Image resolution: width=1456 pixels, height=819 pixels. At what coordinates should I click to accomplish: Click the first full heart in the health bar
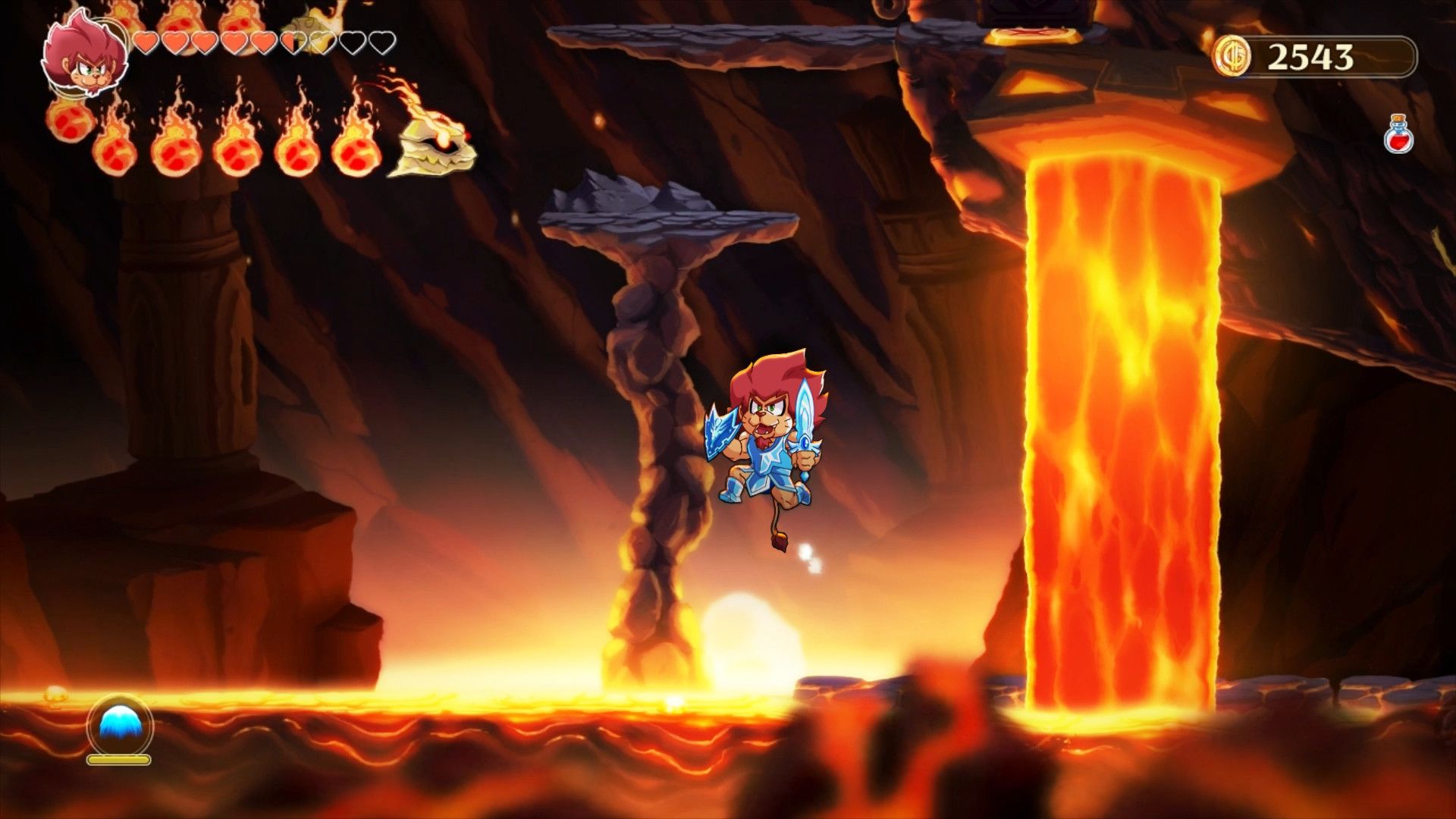click(145, 43)
